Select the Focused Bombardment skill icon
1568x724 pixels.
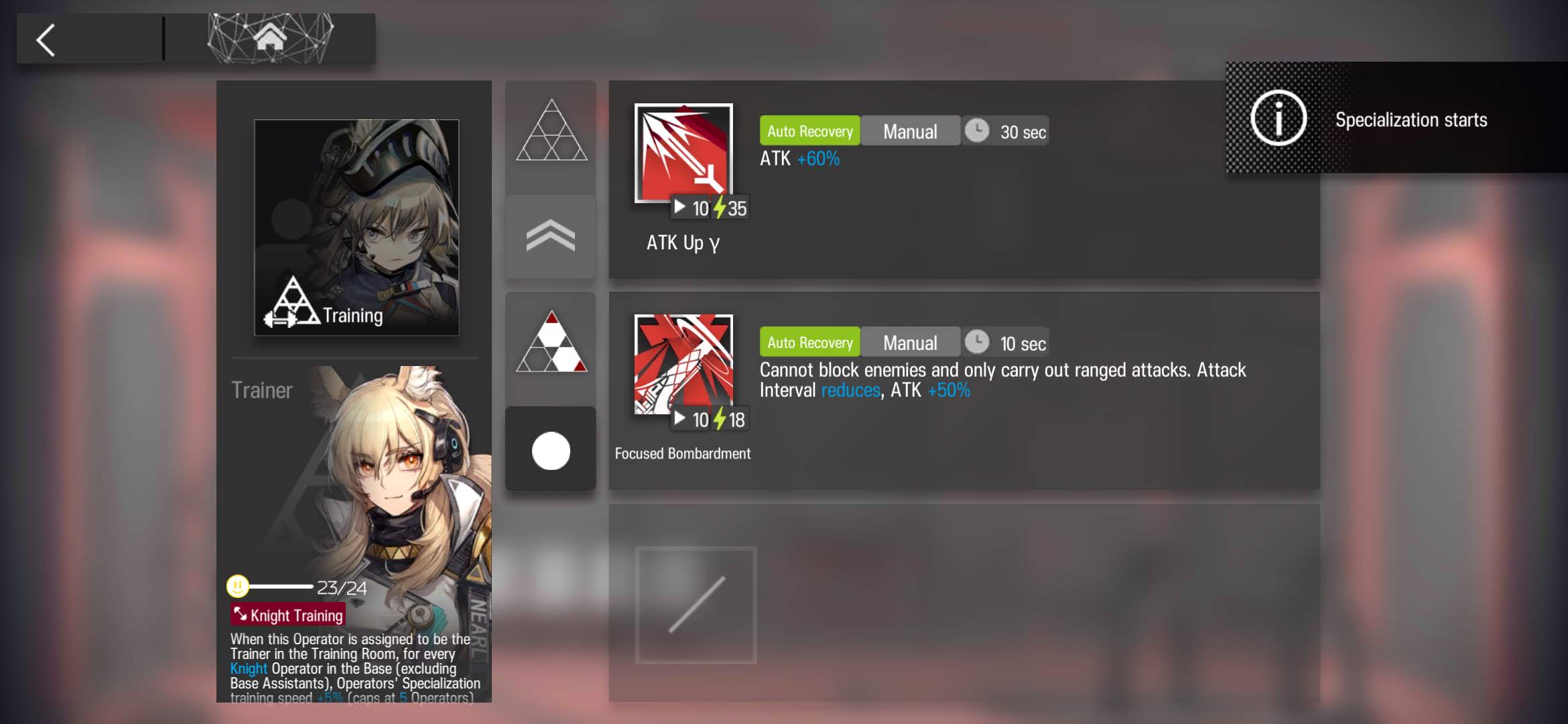[683, 364]
